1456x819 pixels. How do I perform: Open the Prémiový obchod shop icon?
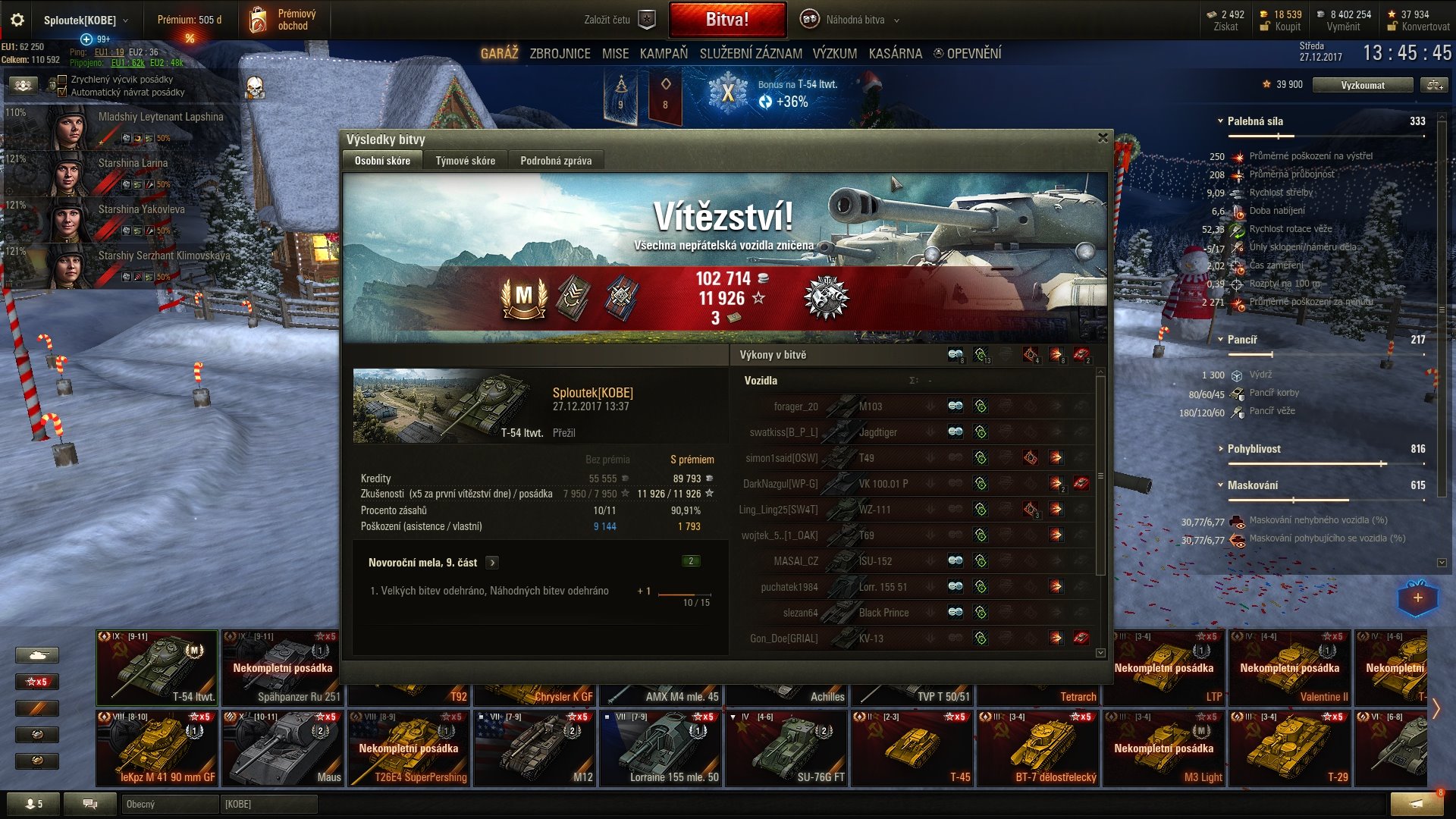tap(259, 20)
